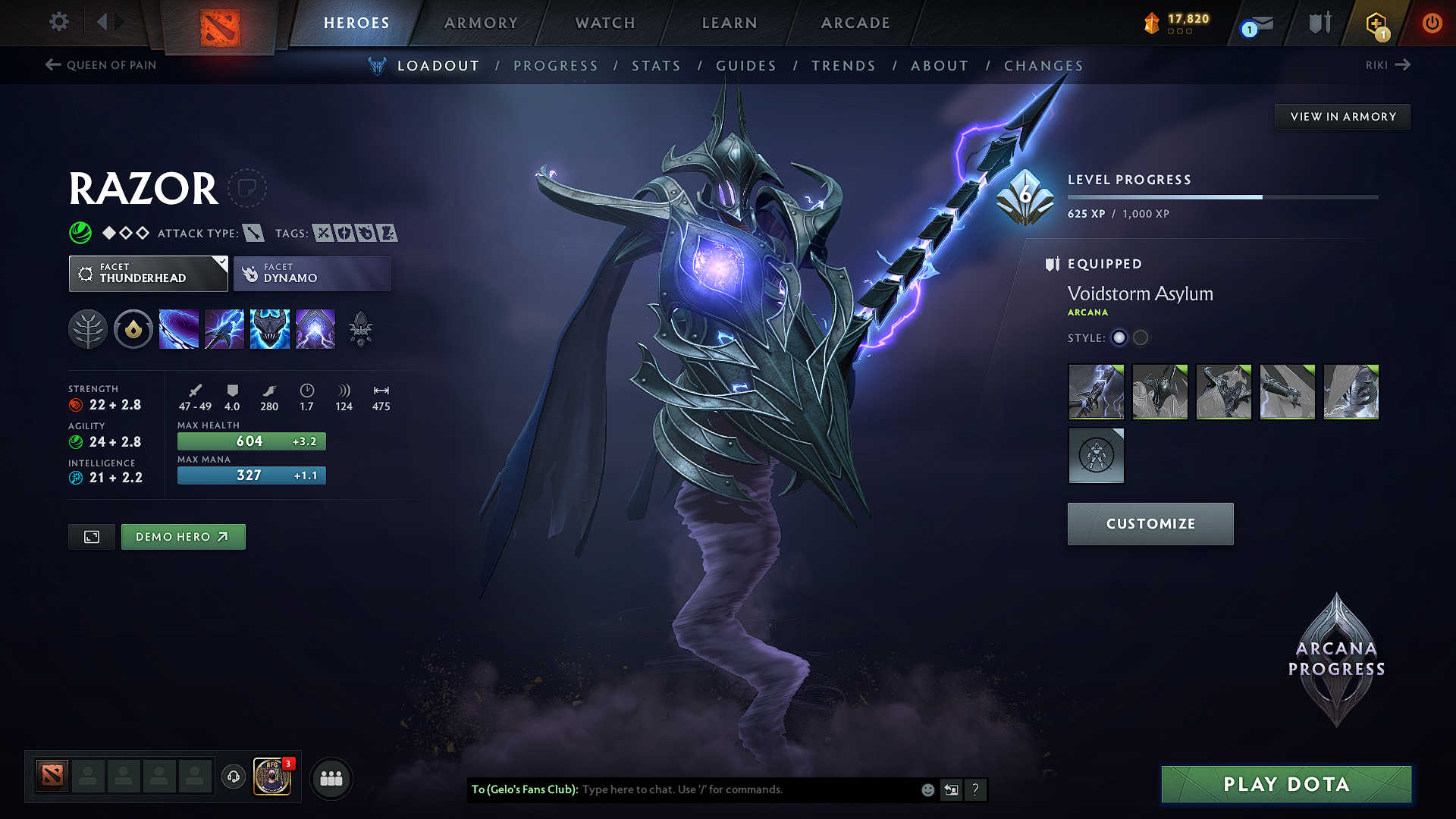Switch to the STATS tab
The width and height of the screenshot is (1456, 819).
click(656, 66)
